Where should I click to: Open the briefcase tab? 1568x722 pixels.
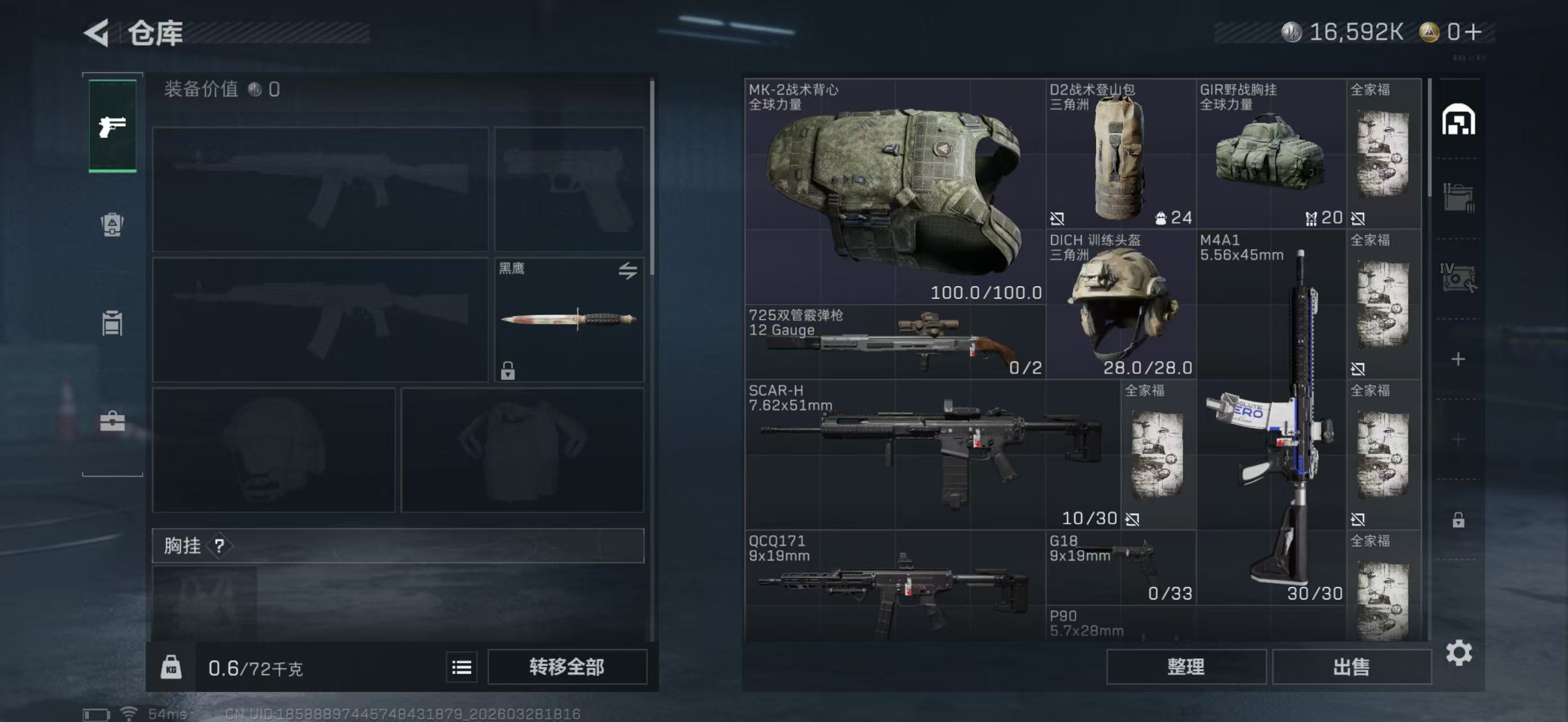pos(113,421)
